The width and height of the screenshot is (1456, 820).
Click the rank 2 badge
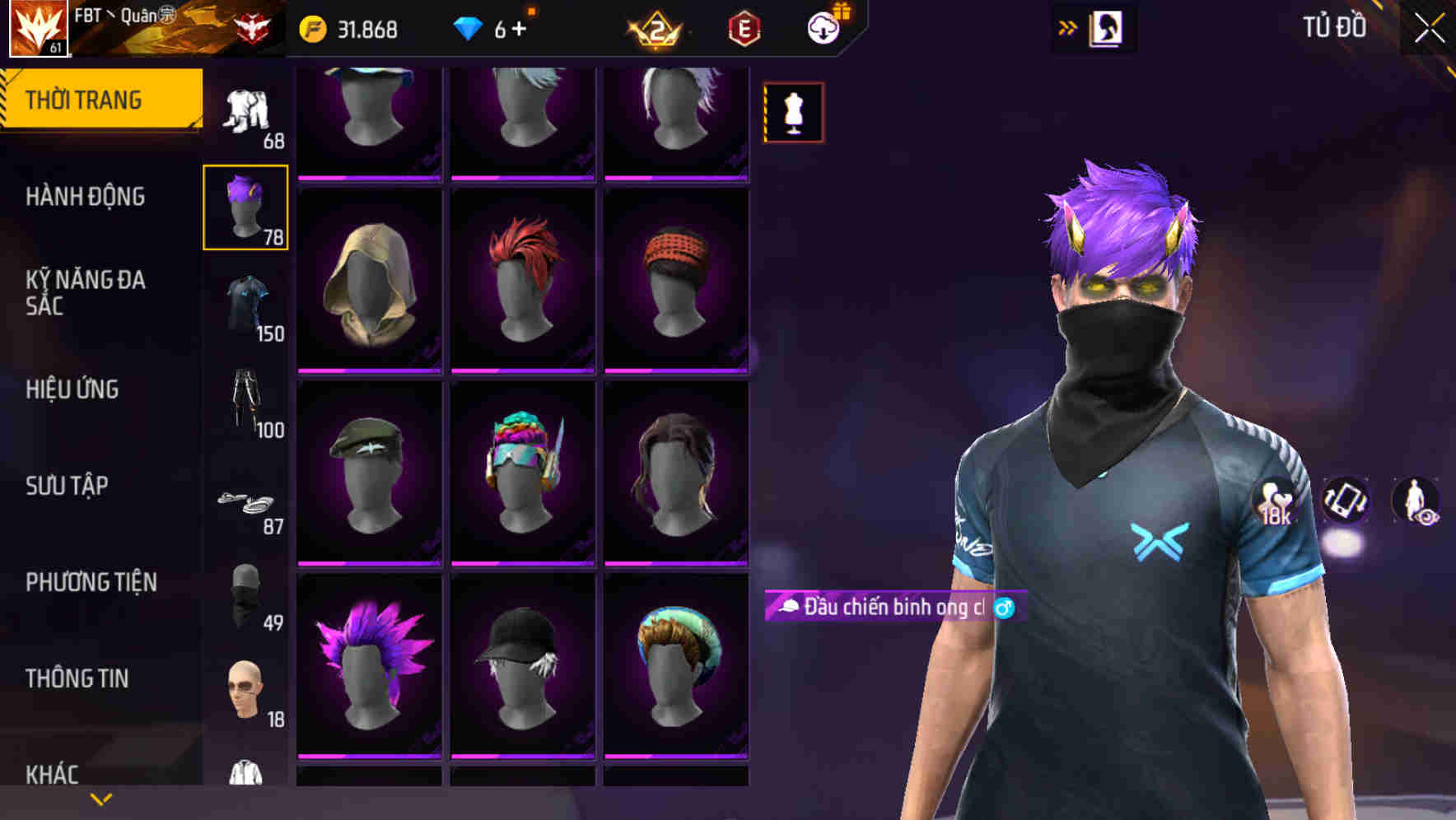[653, 26]
